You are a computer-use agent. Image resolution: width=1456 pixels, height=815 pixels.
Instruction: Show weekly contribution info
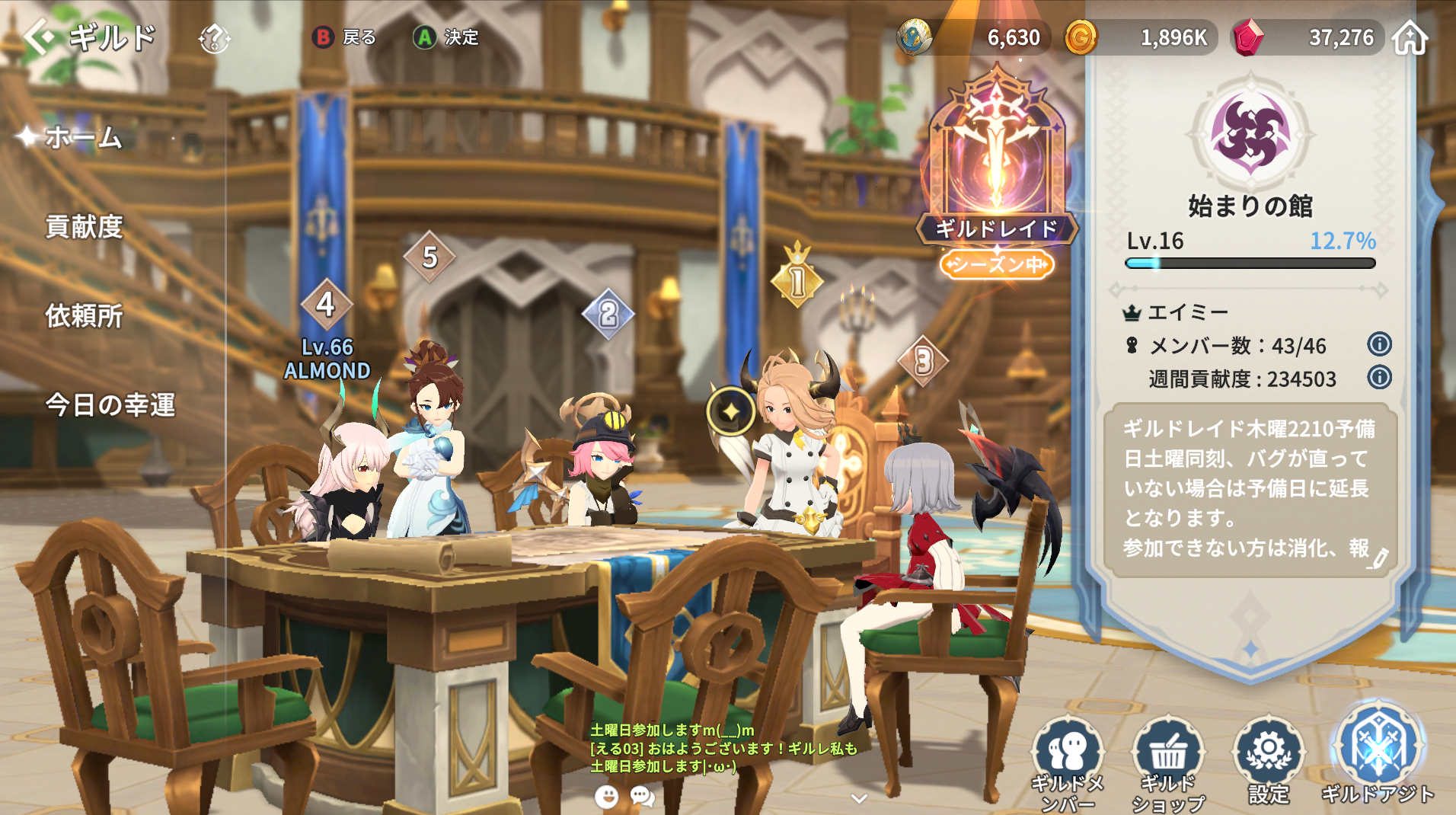coord(1379,377)
